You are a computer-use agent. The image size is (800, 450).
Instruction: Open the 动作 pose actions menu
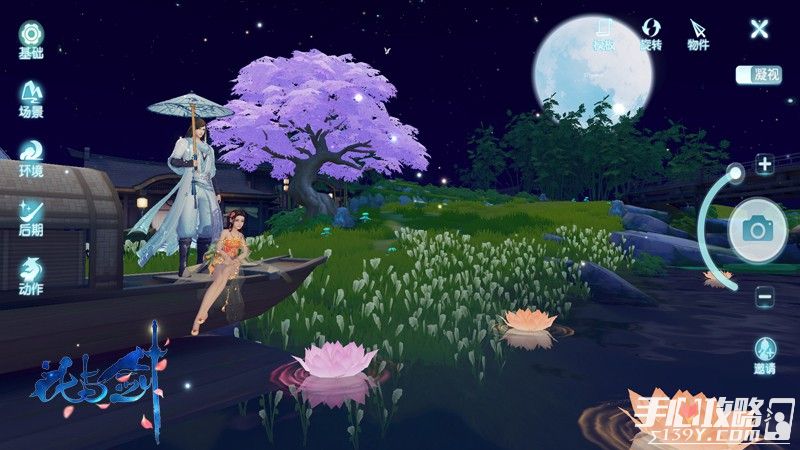(x=30, y=272)
